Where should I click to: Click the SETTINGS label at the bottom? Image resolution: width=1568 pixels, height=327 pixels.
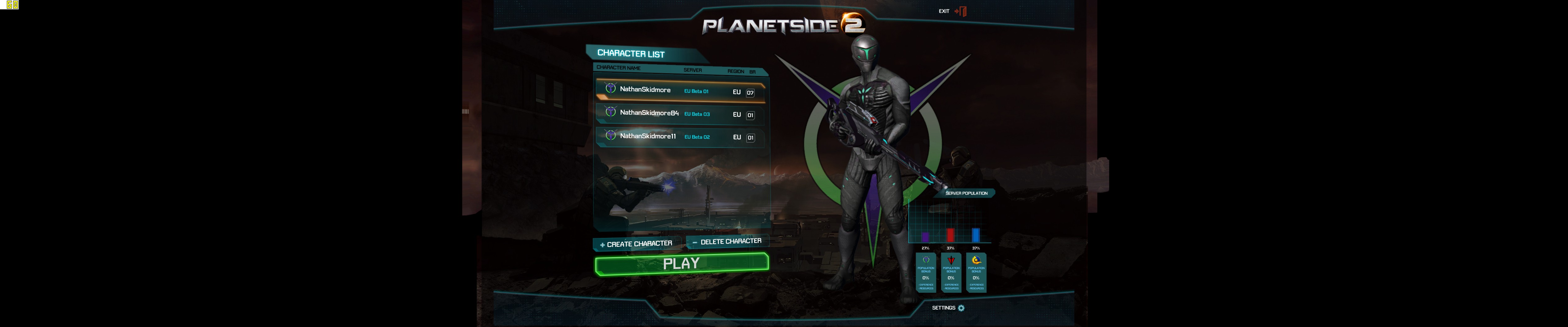tap(944, 309)
